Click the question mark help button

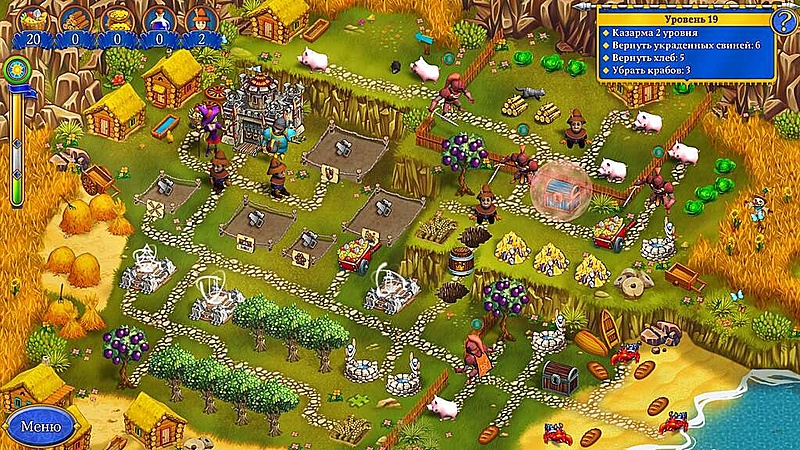(x=787, y=18)
